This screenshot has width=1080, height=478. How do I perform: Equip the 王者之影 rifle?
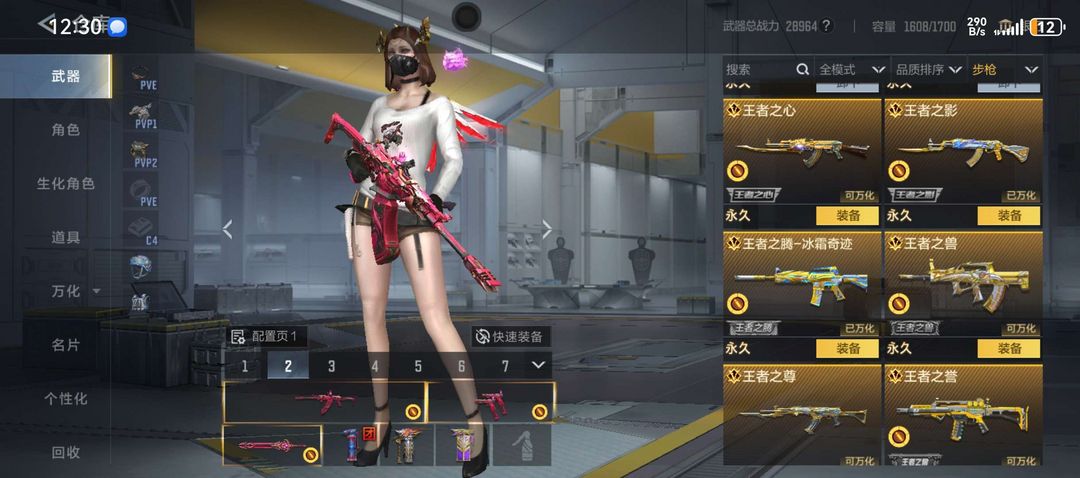[x=1009, y=215]
